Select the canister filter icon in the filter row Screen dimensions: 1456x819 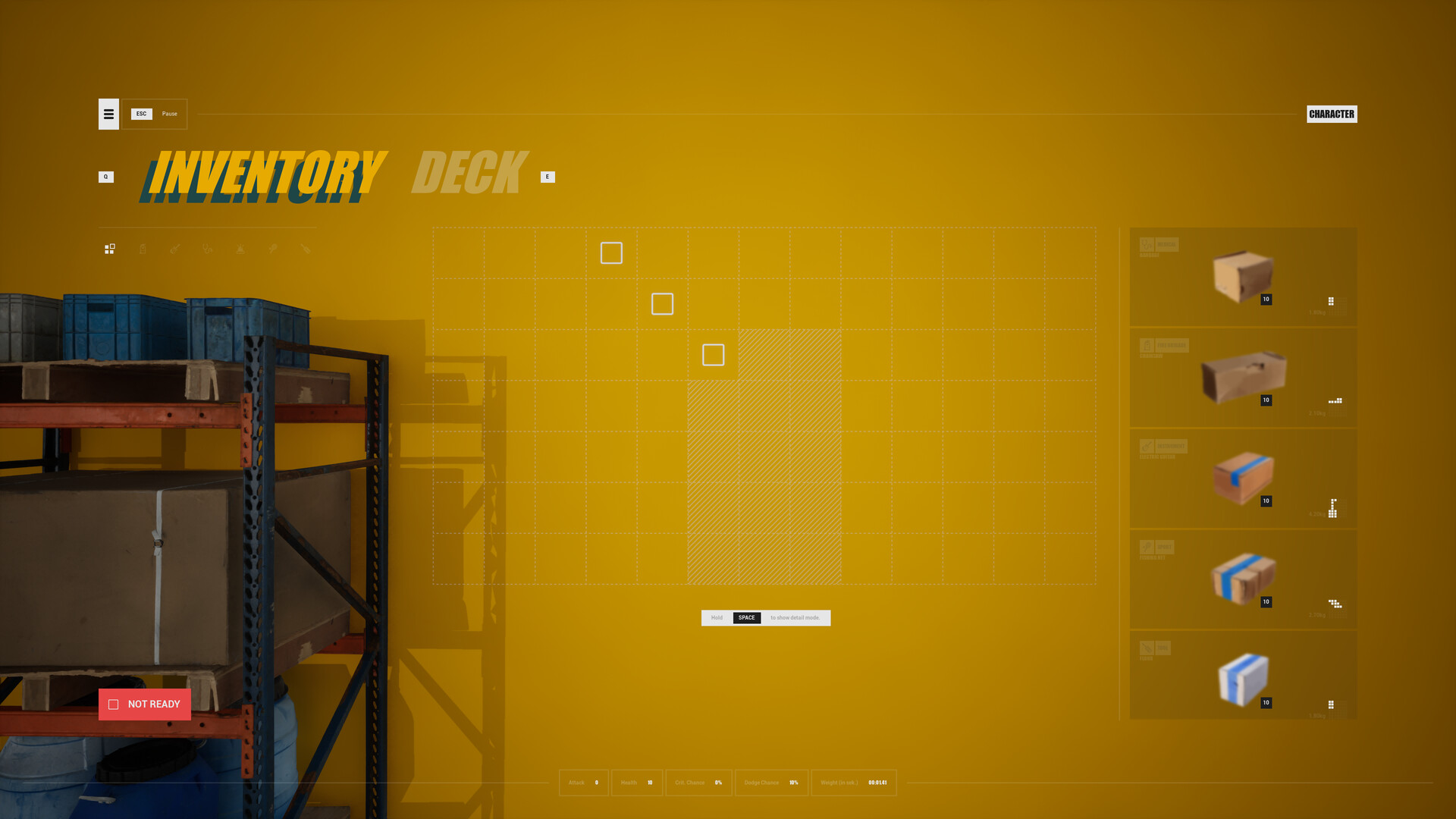(x=143, y=249)
